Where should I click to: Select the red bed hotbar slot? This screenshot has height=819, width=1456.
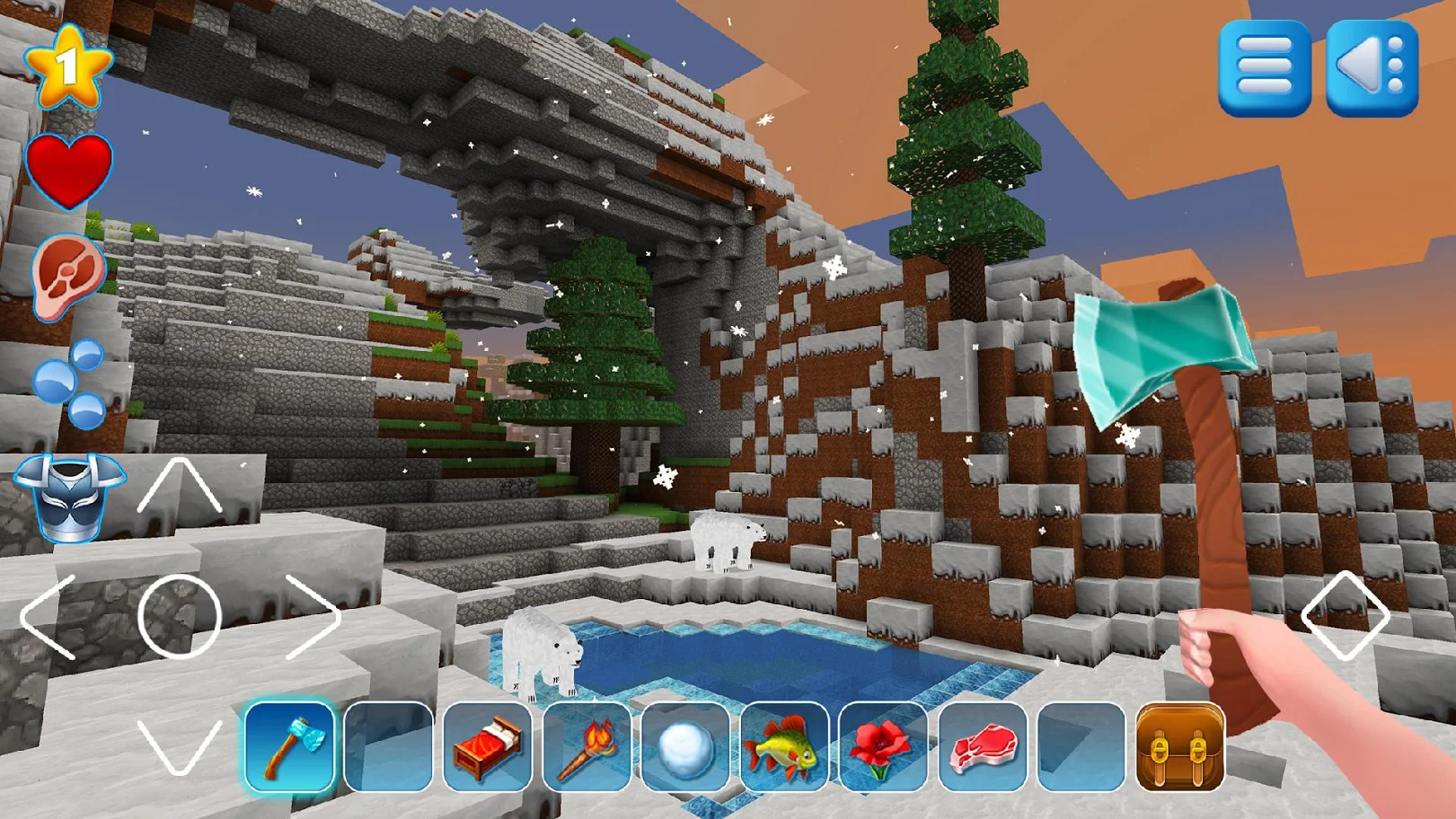coord(488,746)
